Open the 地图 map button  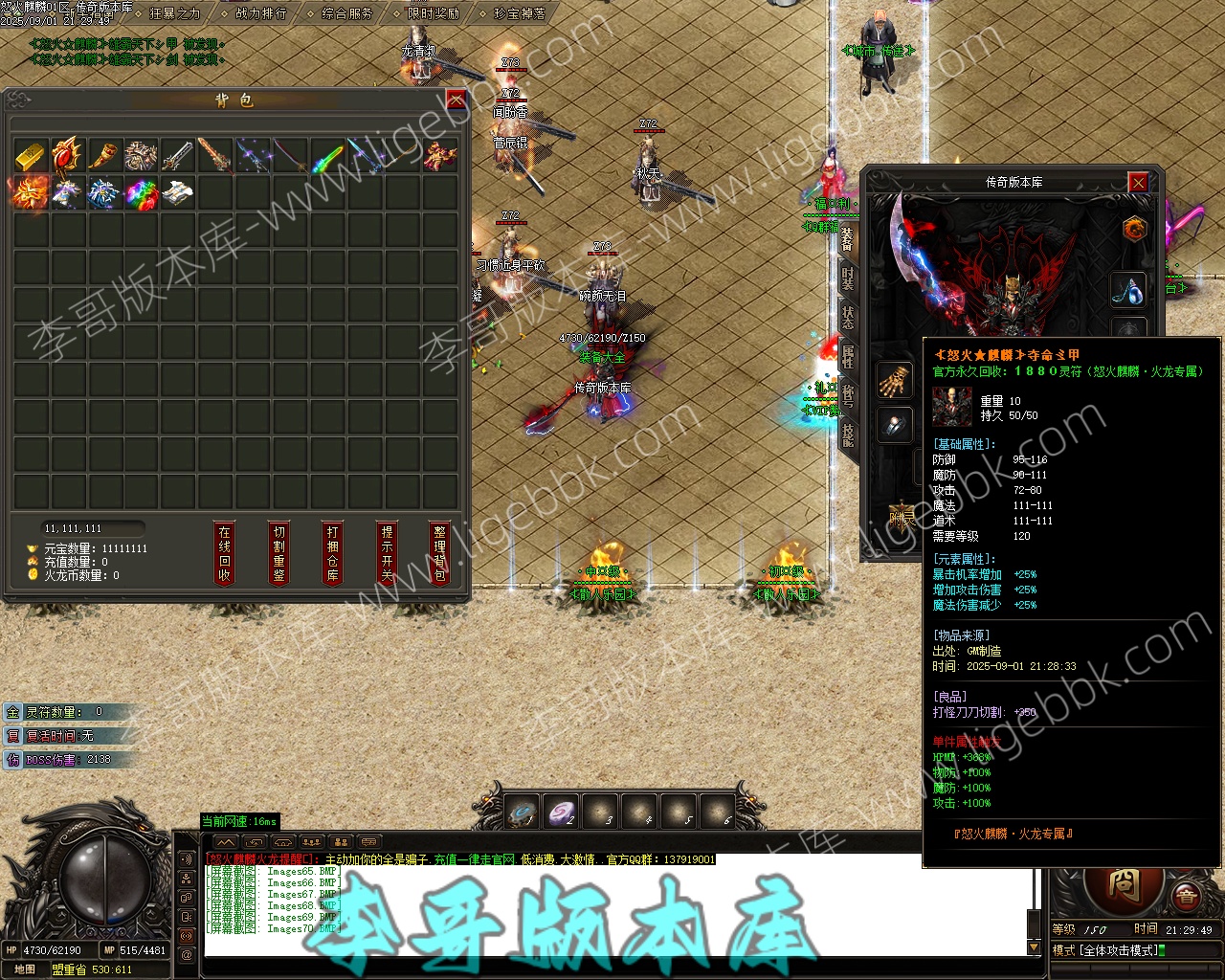(25, 969)
